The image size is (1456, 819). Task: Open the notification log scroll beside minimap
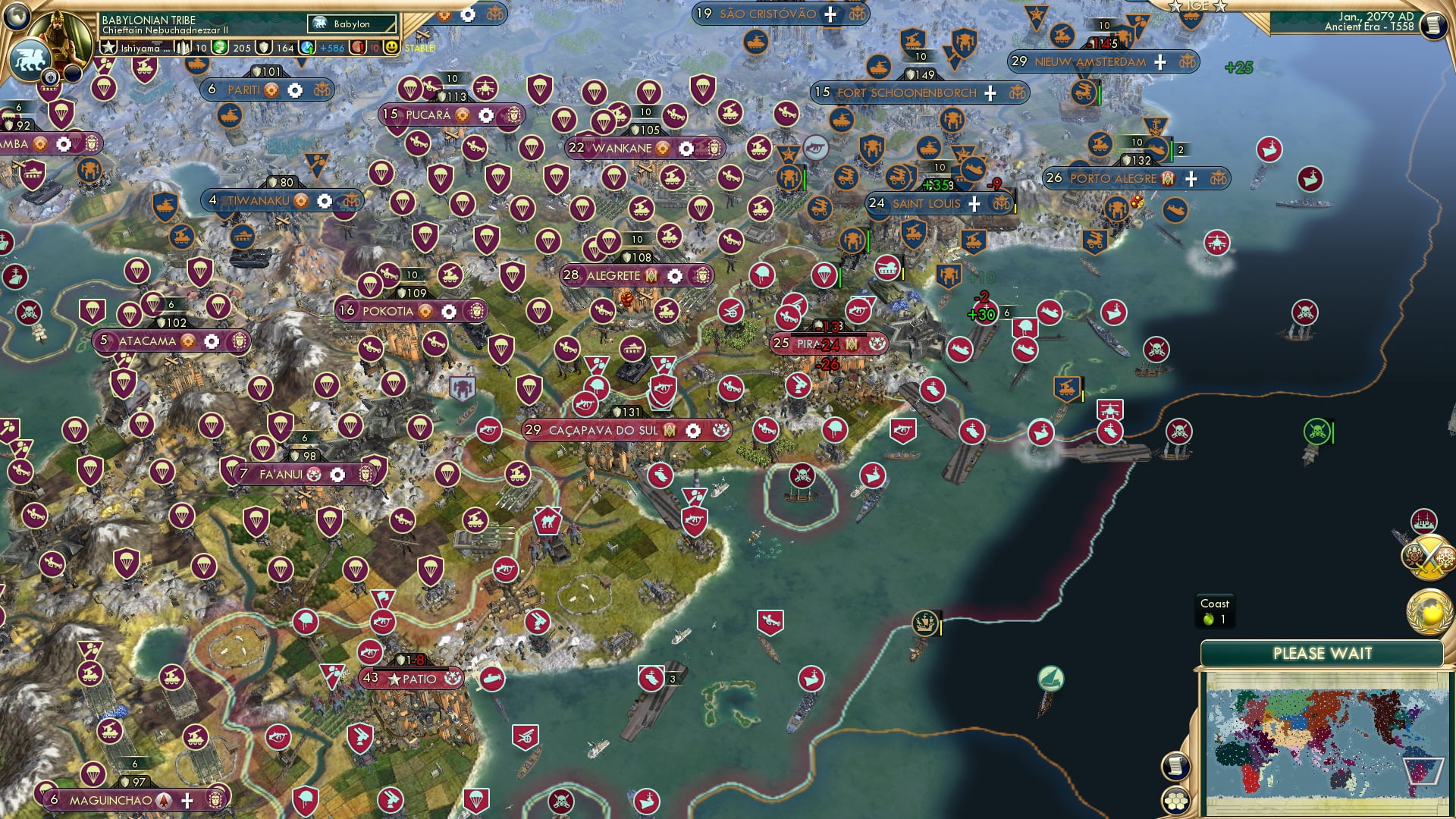point(1176,768)
